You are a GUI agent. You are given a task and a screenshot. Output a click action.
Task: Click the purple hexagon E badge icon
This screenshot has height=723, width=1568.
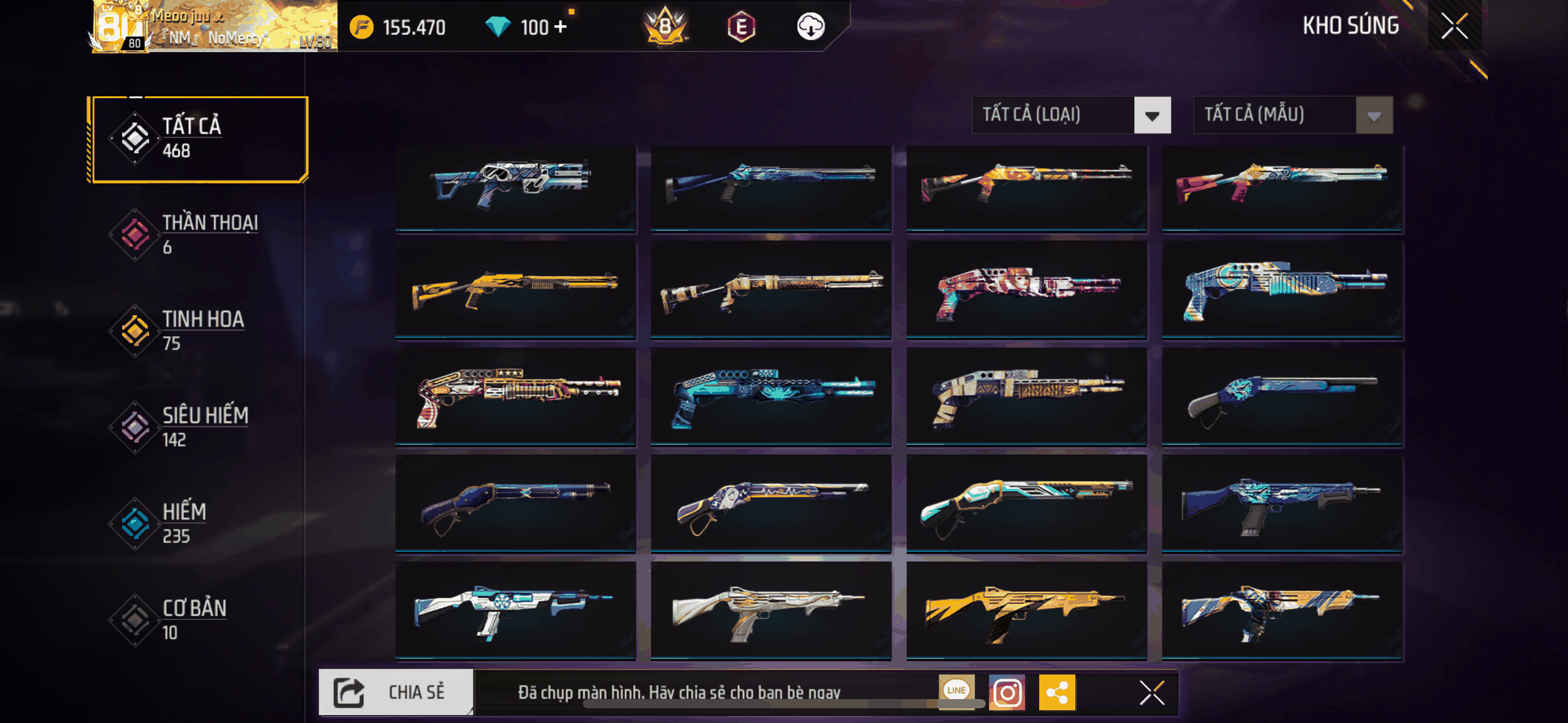(x=741, y=26)
